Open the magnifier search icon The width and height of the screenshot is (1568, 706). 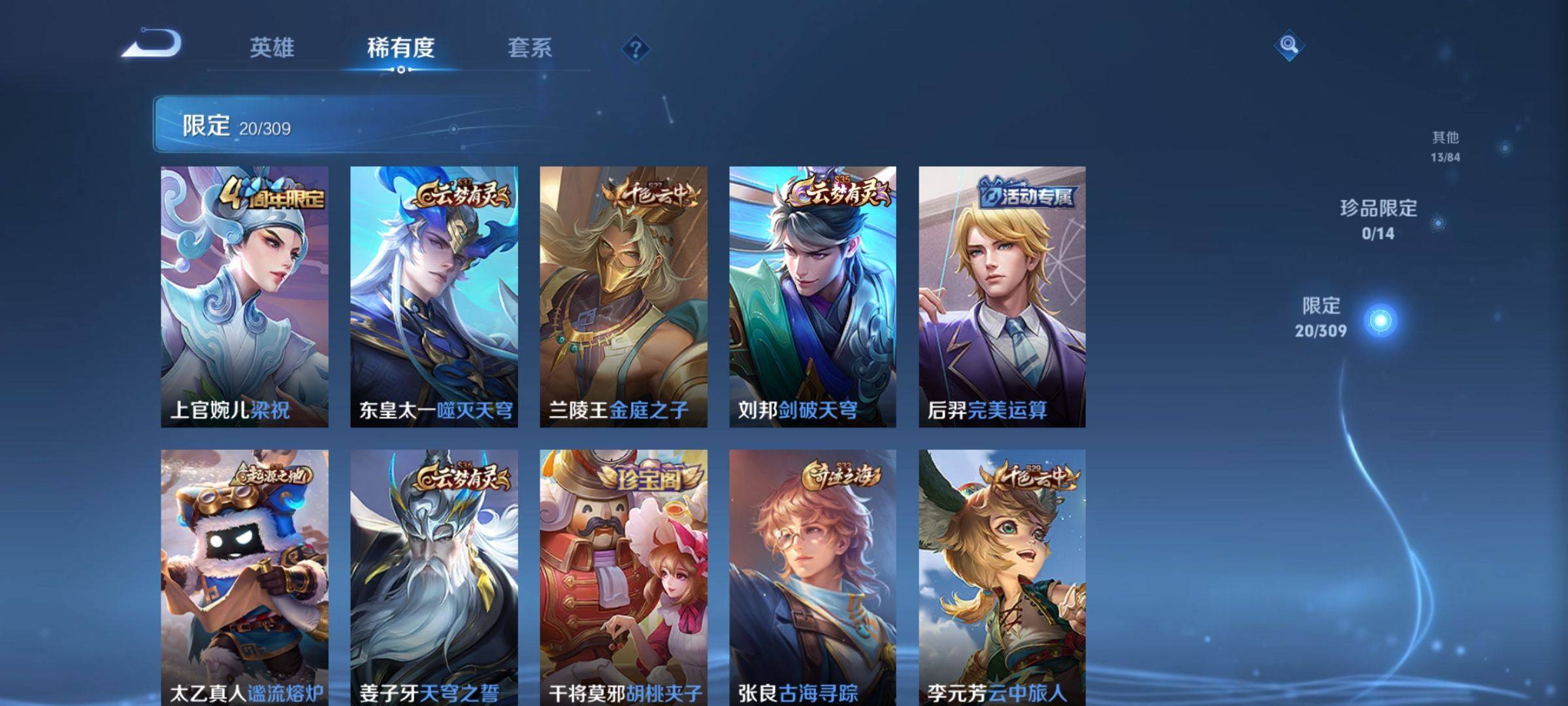tap(1288, 45)
